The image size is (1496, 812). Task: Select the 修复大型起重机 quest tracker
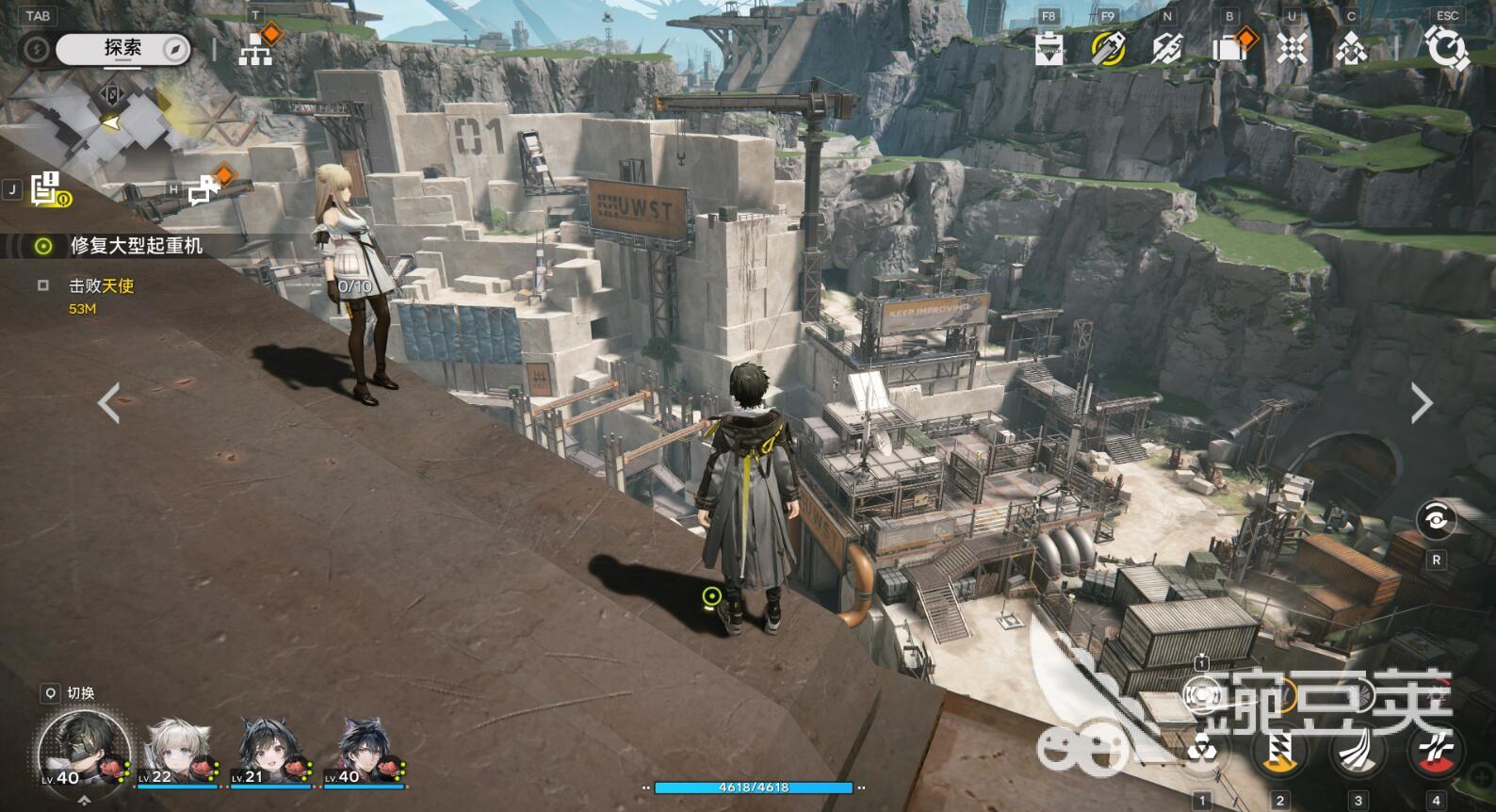(x=136, y=246)
